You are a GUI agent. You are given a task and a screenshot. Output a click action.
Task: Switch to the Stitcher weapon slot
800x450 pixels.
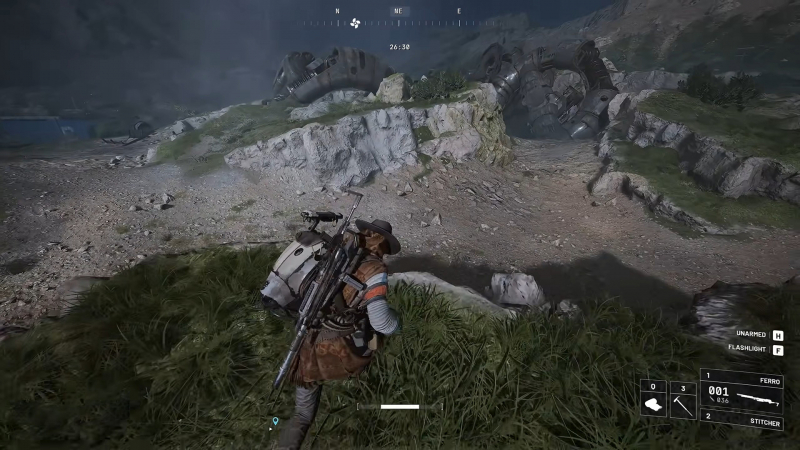point(741,419)
